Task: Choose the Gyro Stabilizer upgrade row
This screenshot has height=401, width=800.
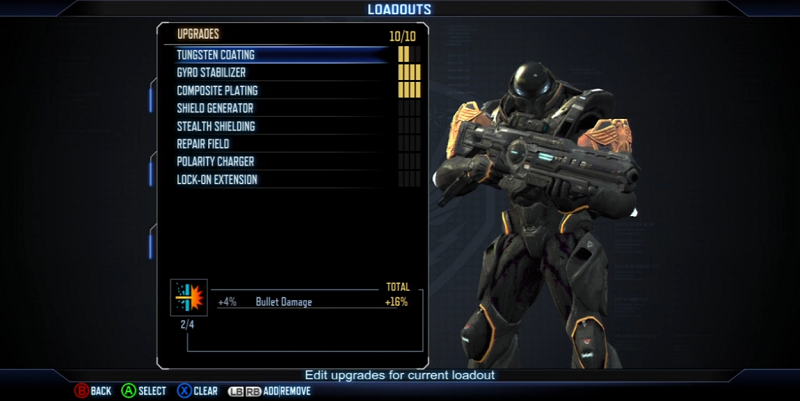Action: click(211, 72)
